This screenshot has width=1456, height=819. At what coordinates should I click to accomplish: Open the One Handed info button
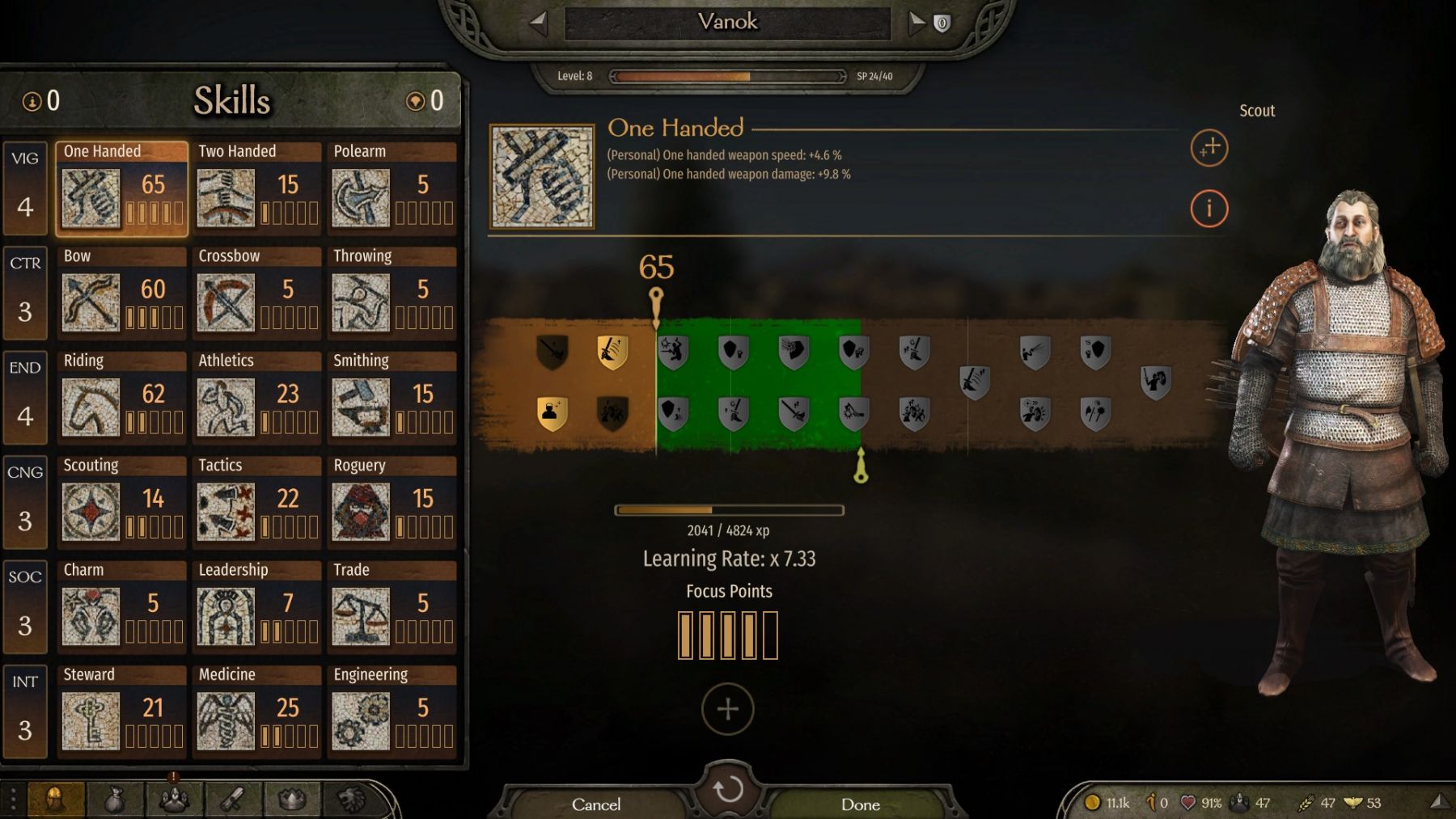point(1208,209)
